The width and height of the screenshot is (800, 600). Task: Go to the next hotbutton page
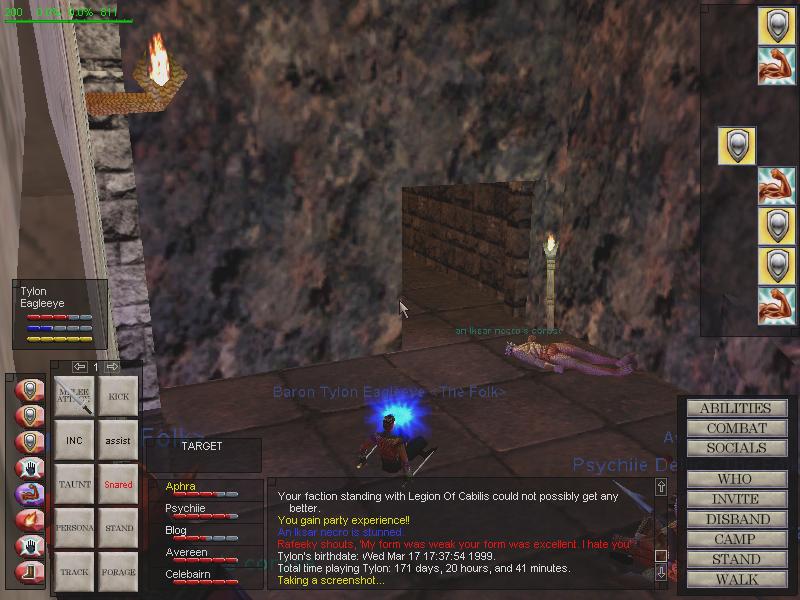[112, 367]
